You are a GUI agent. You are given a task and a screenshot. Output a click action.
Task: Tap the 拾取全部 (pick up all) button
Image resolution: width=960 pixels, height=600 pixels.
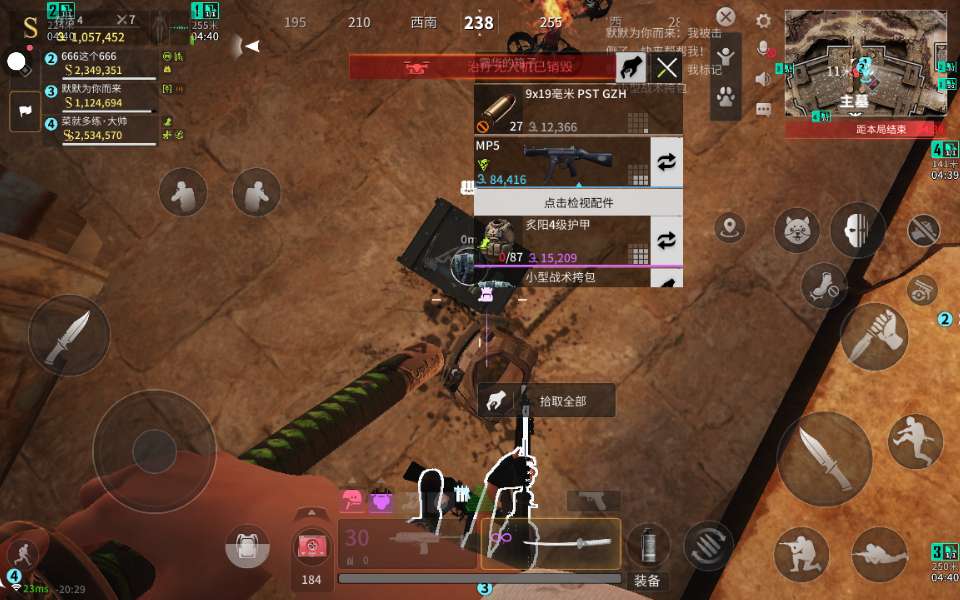click(546, 401)
